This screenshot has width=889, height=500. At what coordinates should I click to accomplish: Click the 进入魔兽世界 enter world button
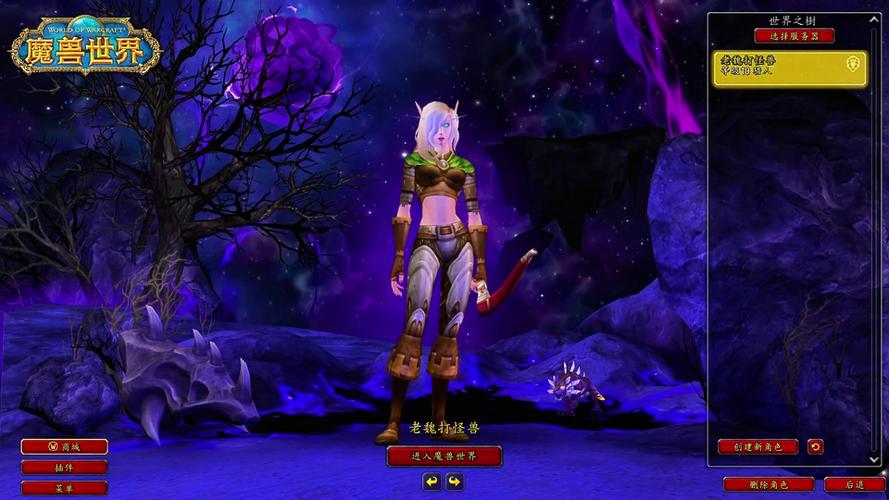tap(444, 456)
